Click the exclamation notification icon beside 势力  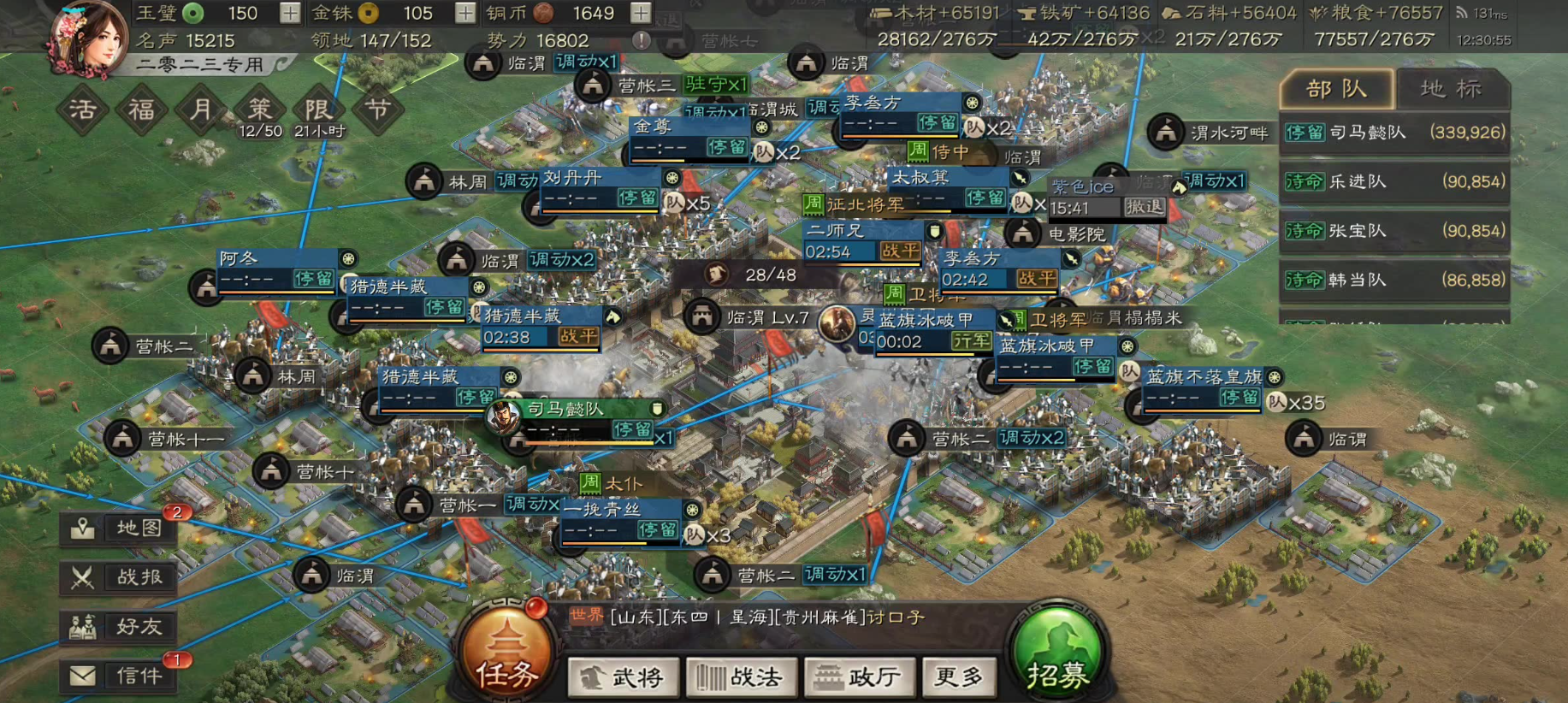click(642, 39)
